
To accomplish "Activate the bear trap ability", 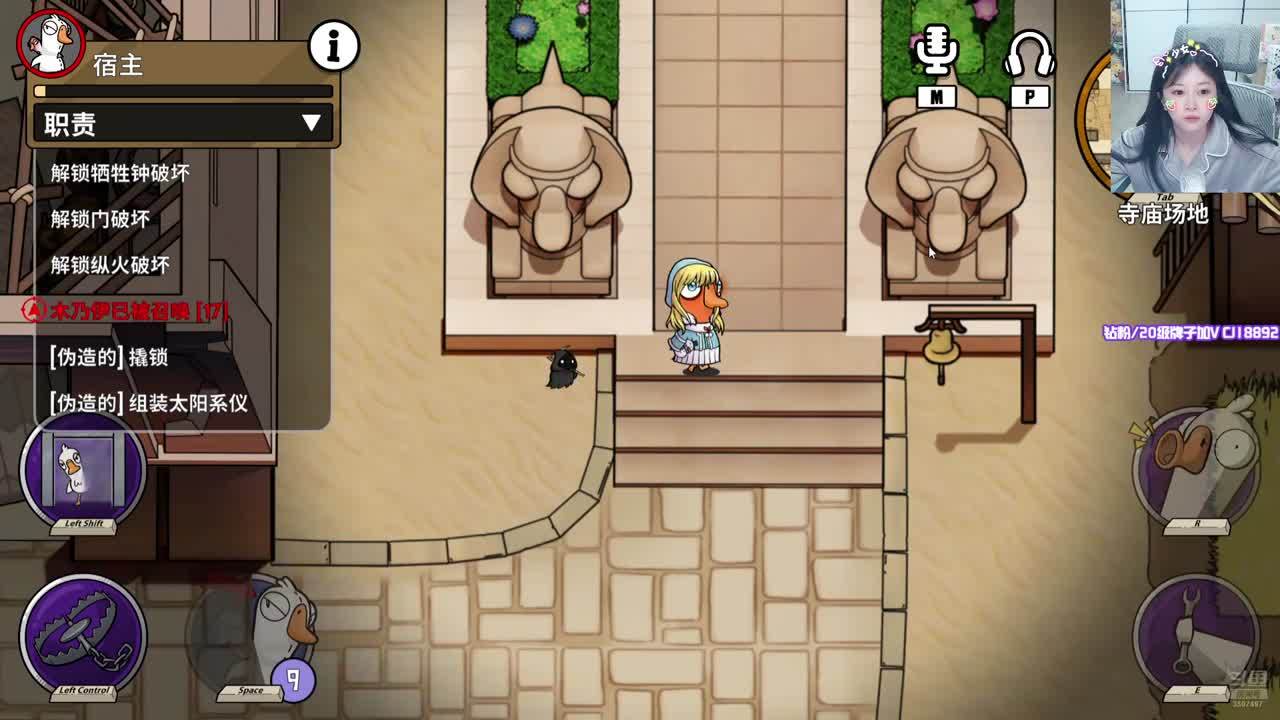I will pyautogui.click(x=83, y=633).
